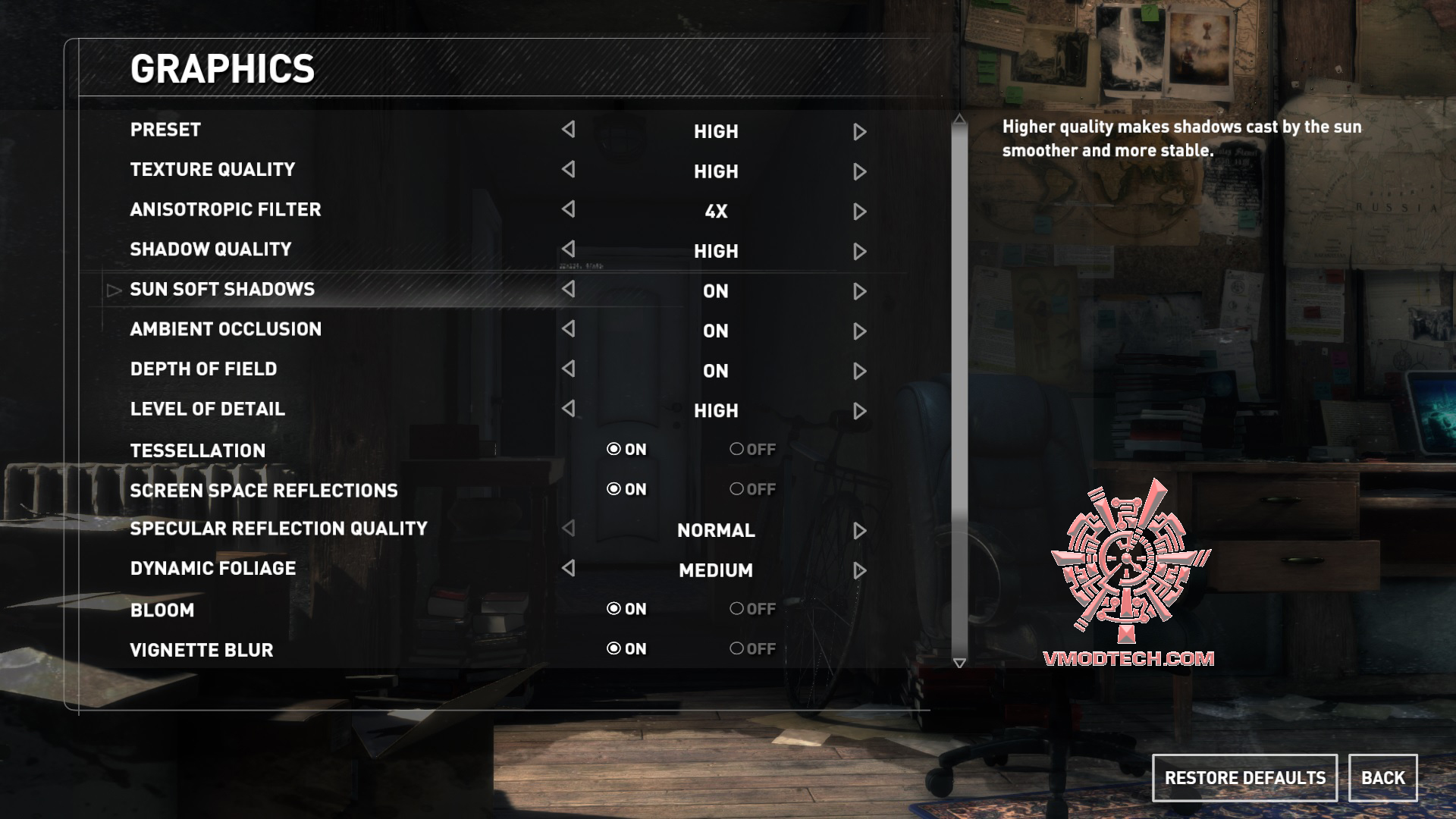
Task: Click the Restore Defaults button
Action: pyautogui.click(x=1244, y=778)
